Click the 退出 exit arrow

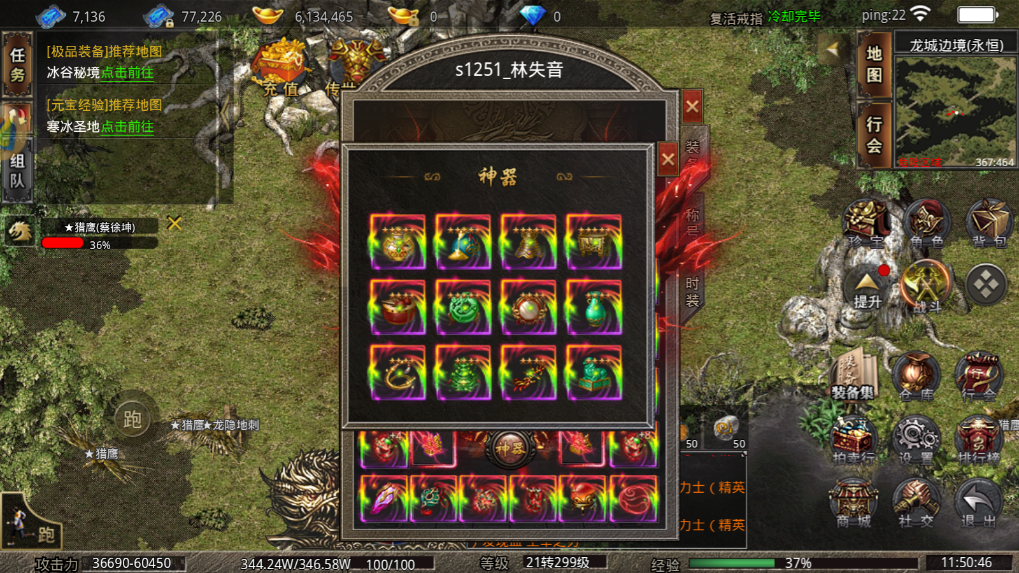click(977, 502)
